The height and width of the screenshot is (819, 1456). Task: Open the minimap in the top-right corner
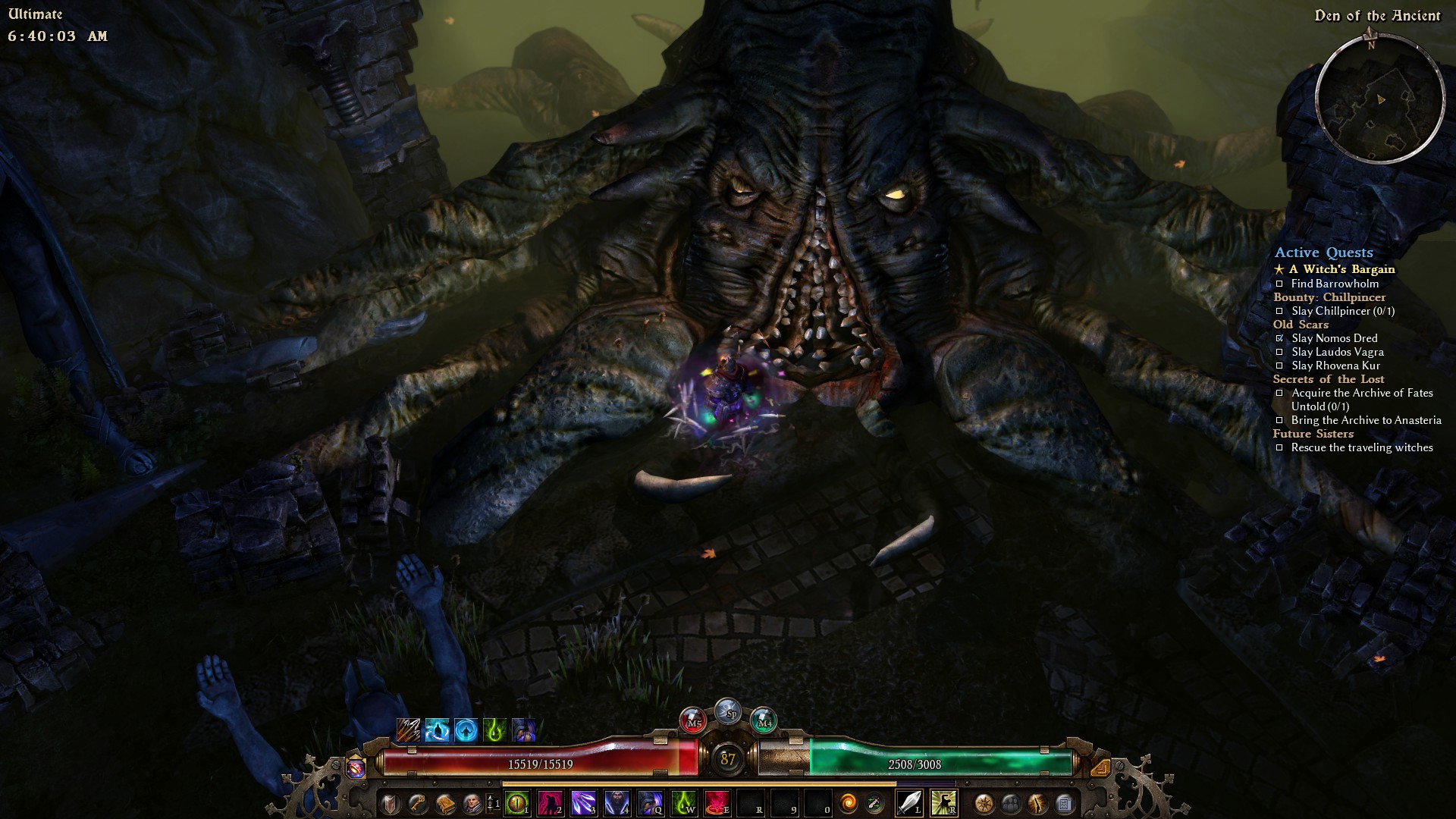tap(1379, 99)
